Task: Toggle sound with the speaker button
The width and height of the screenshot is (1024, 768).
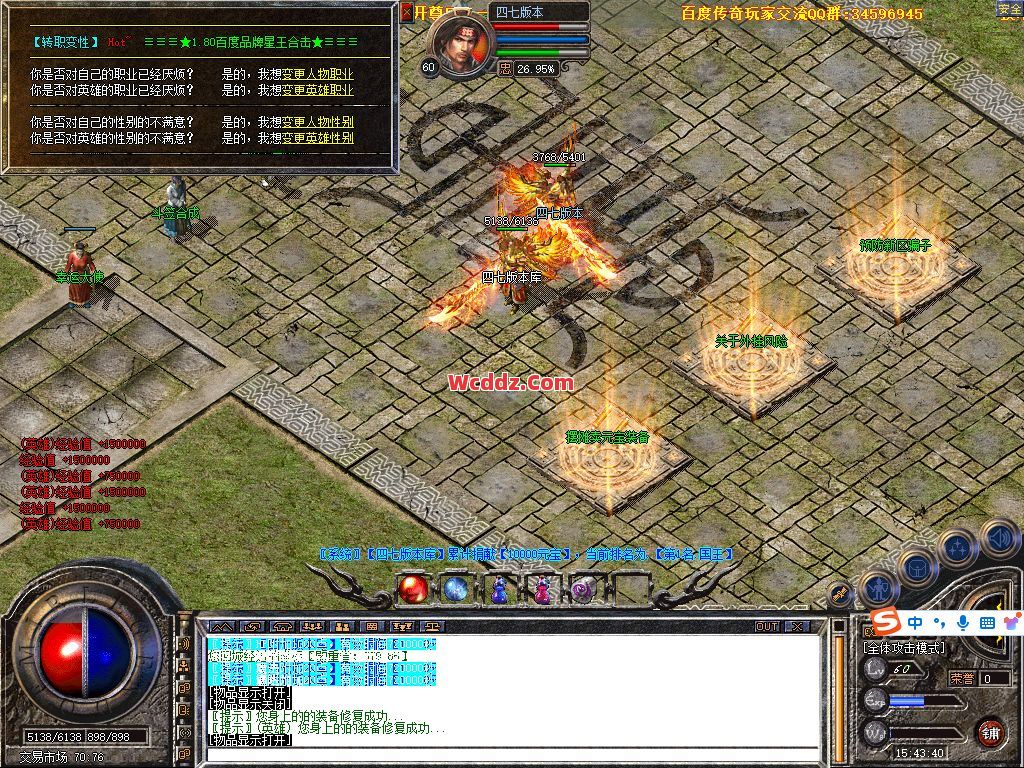Action: point(999,538)
